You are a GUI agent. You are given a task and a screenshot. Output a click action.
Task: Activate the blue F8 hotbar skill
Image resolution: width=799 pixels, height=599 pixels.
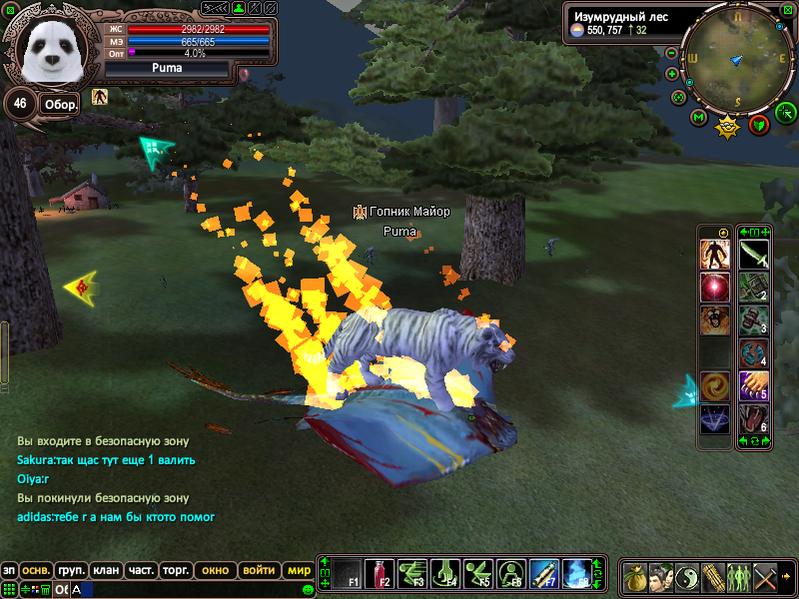point(577,573)
